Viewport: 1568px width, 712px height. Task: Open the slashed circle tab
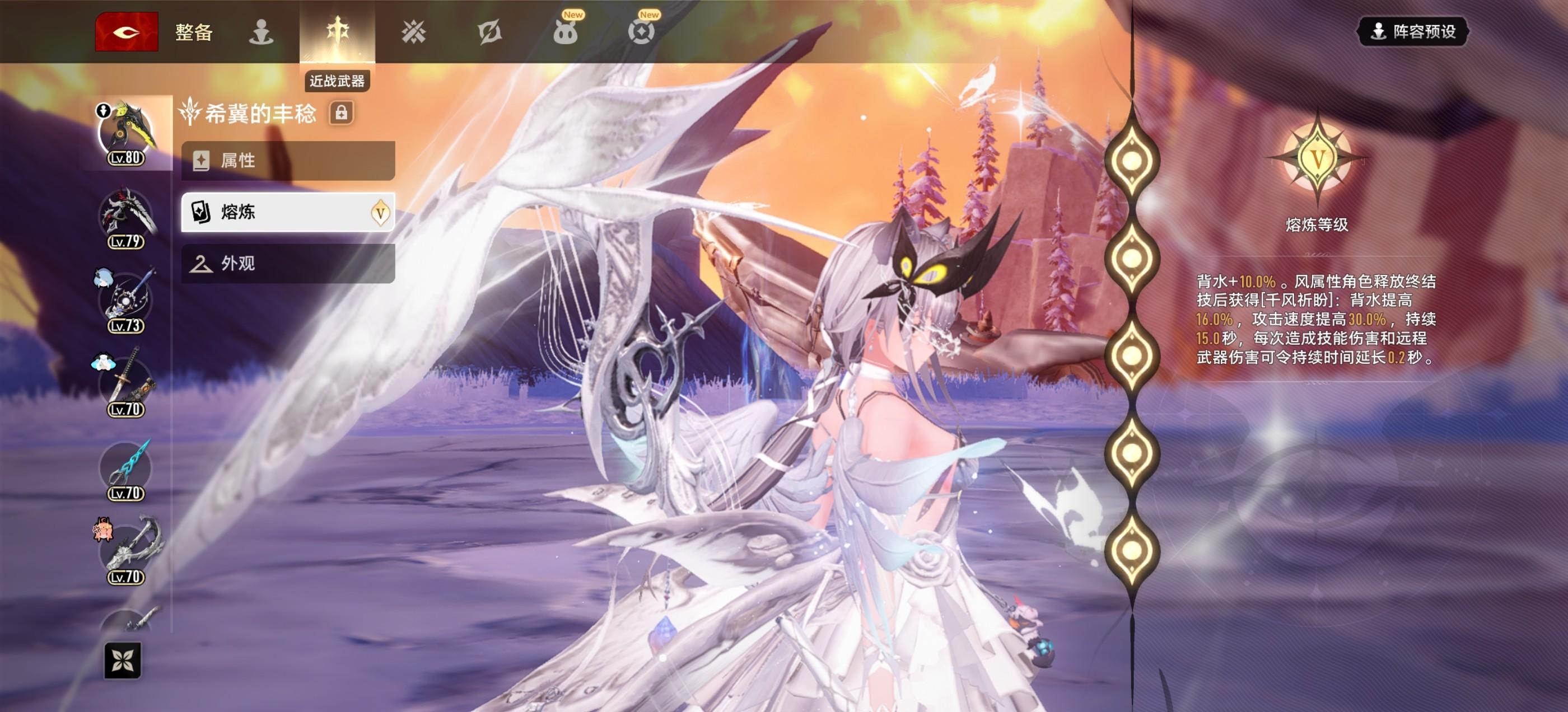tap(489, 32)
